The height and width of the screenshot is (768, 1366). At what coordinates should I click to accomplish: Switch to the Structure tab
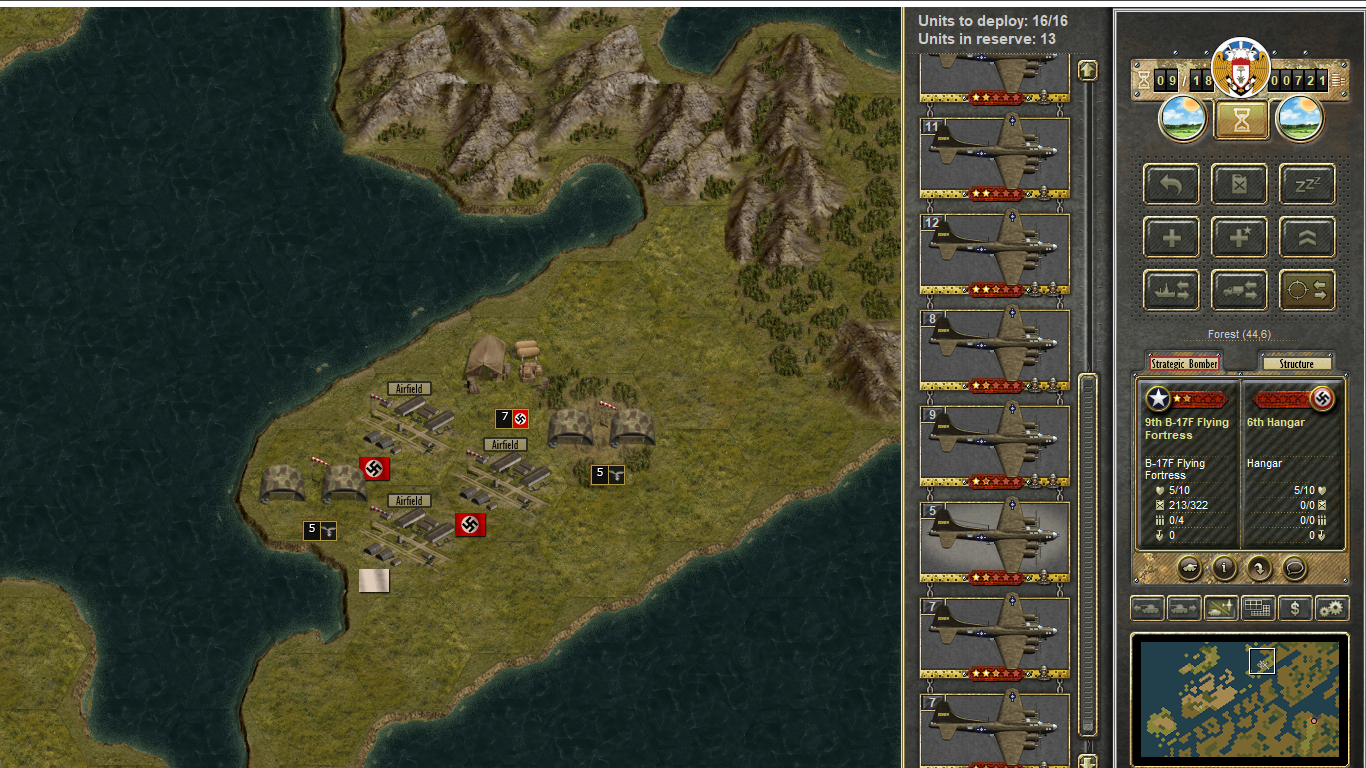(x=1296, y=364)
